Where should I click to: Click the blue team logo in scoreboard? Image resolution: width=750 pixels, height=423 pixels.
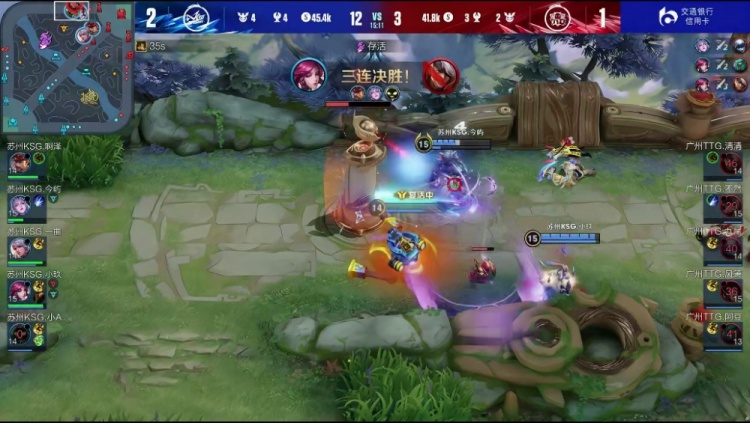coord(194,17)
